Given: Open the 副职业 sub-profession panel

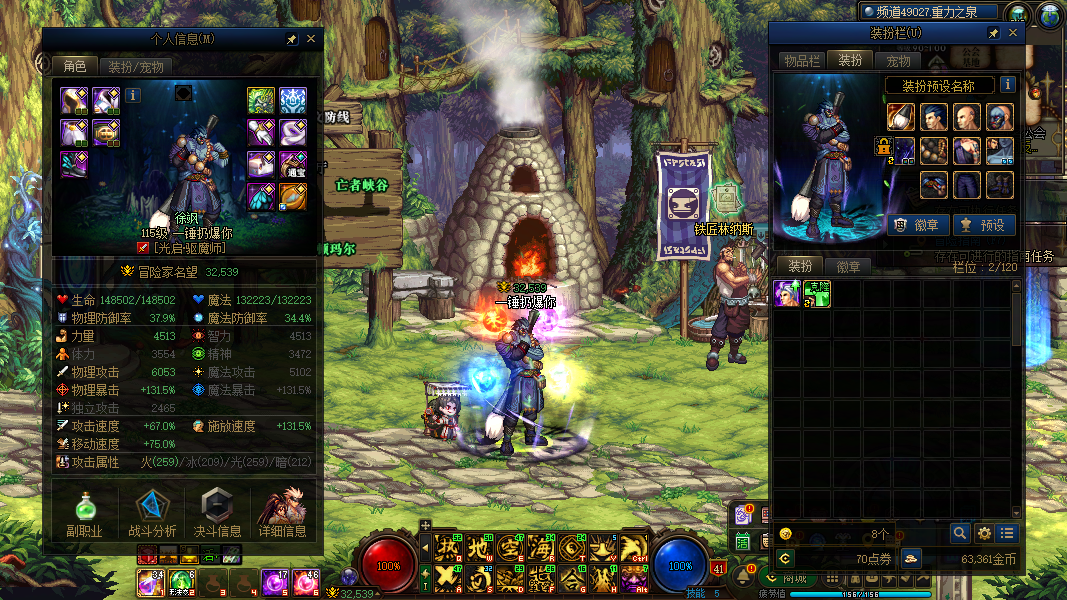Looking at the screenshot, I should point(84,514).
